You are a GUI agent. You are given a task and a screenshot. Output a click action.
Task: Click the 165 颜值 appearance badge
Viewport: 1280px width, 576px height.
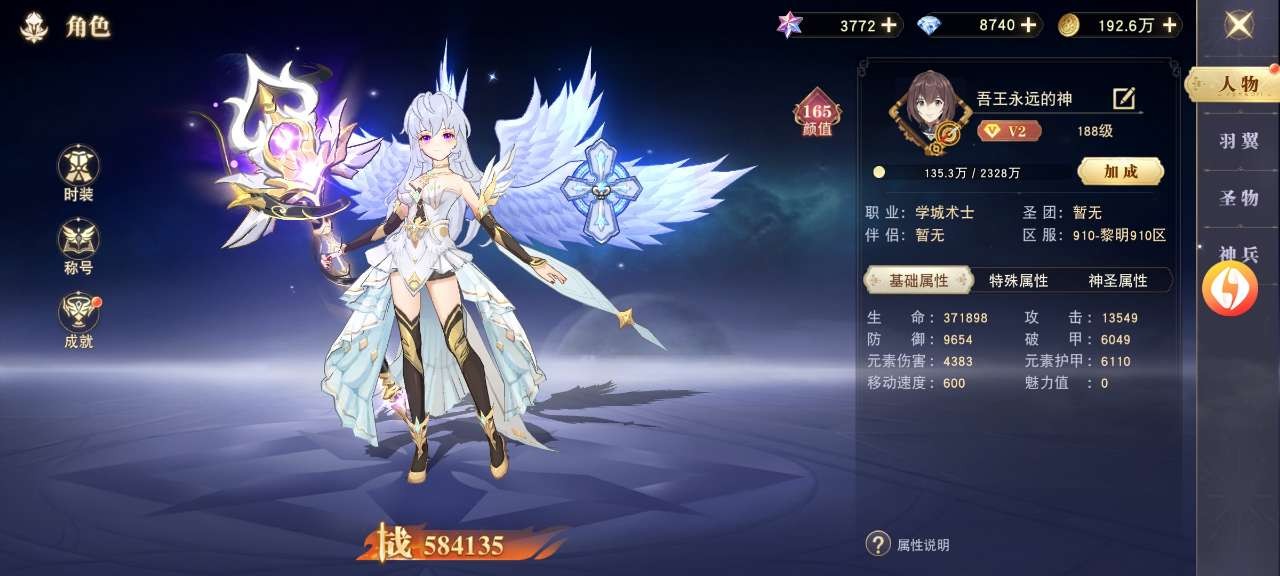(817, 116)
